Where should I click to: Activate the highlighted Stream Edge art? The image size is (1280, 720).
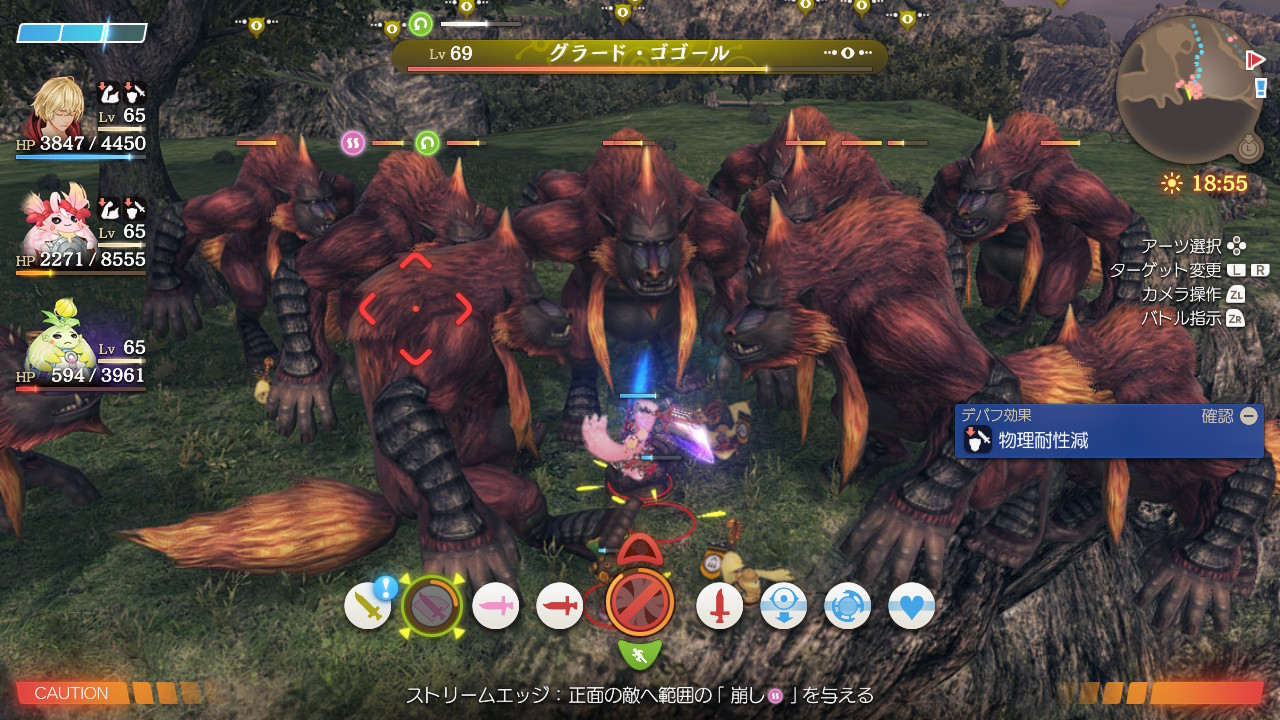pyautogui.click(x=432, y=606)
